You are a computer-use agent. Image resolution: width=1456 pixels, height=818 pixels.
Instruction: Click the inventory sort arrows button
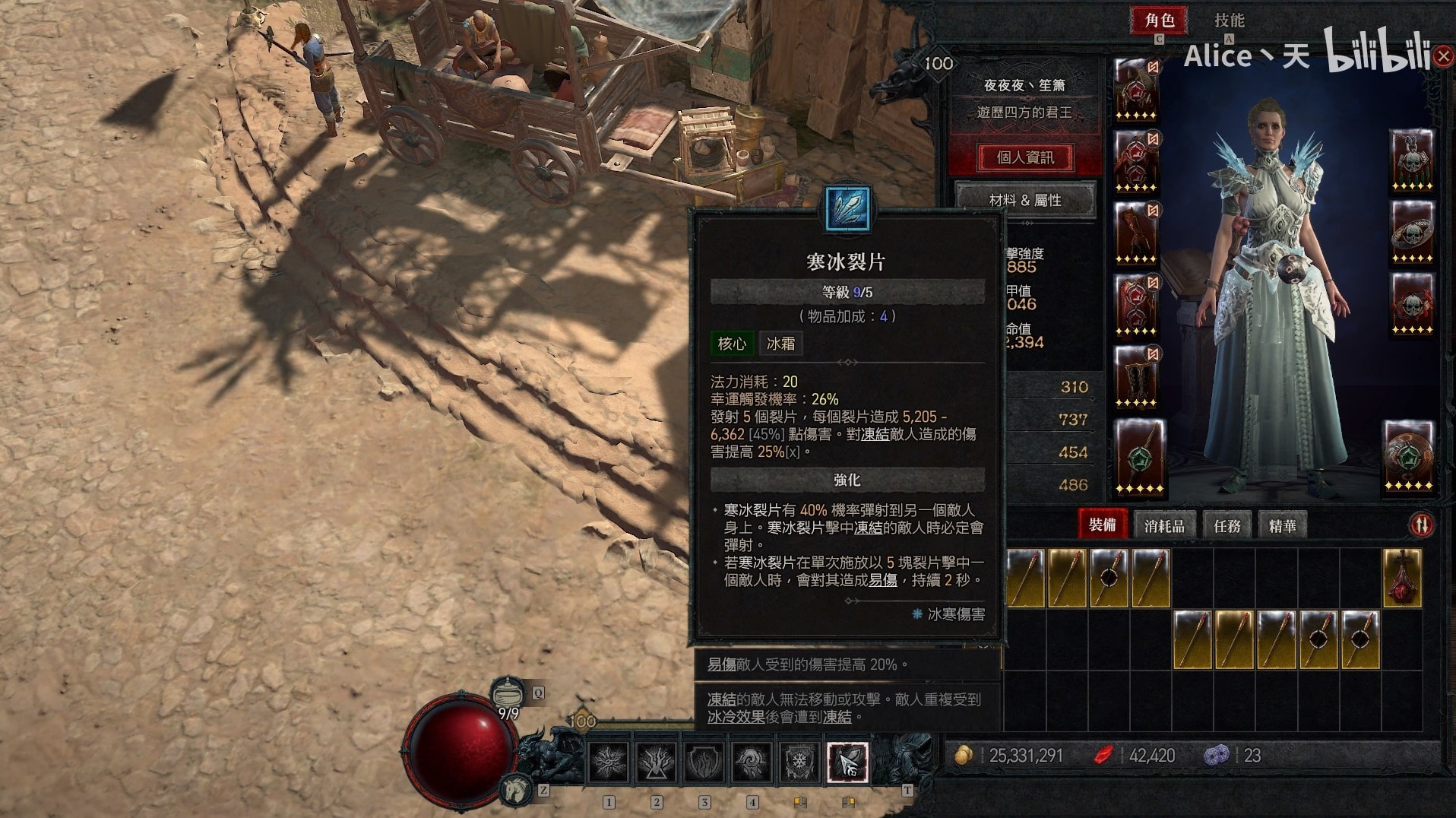[1421, 525]
